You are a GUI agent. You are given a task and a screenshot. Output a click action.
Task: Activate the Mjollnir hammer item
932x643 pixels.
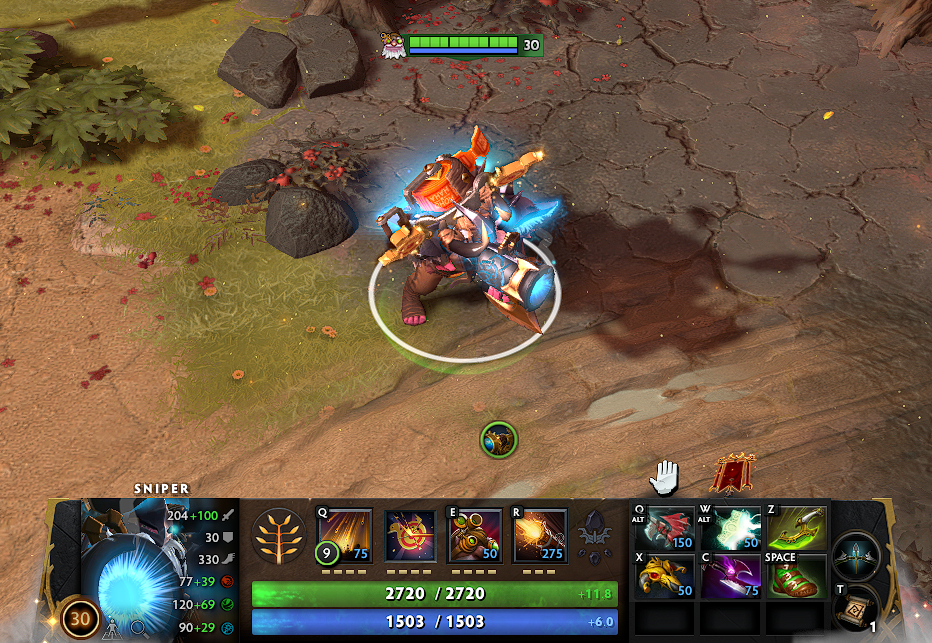731,526
